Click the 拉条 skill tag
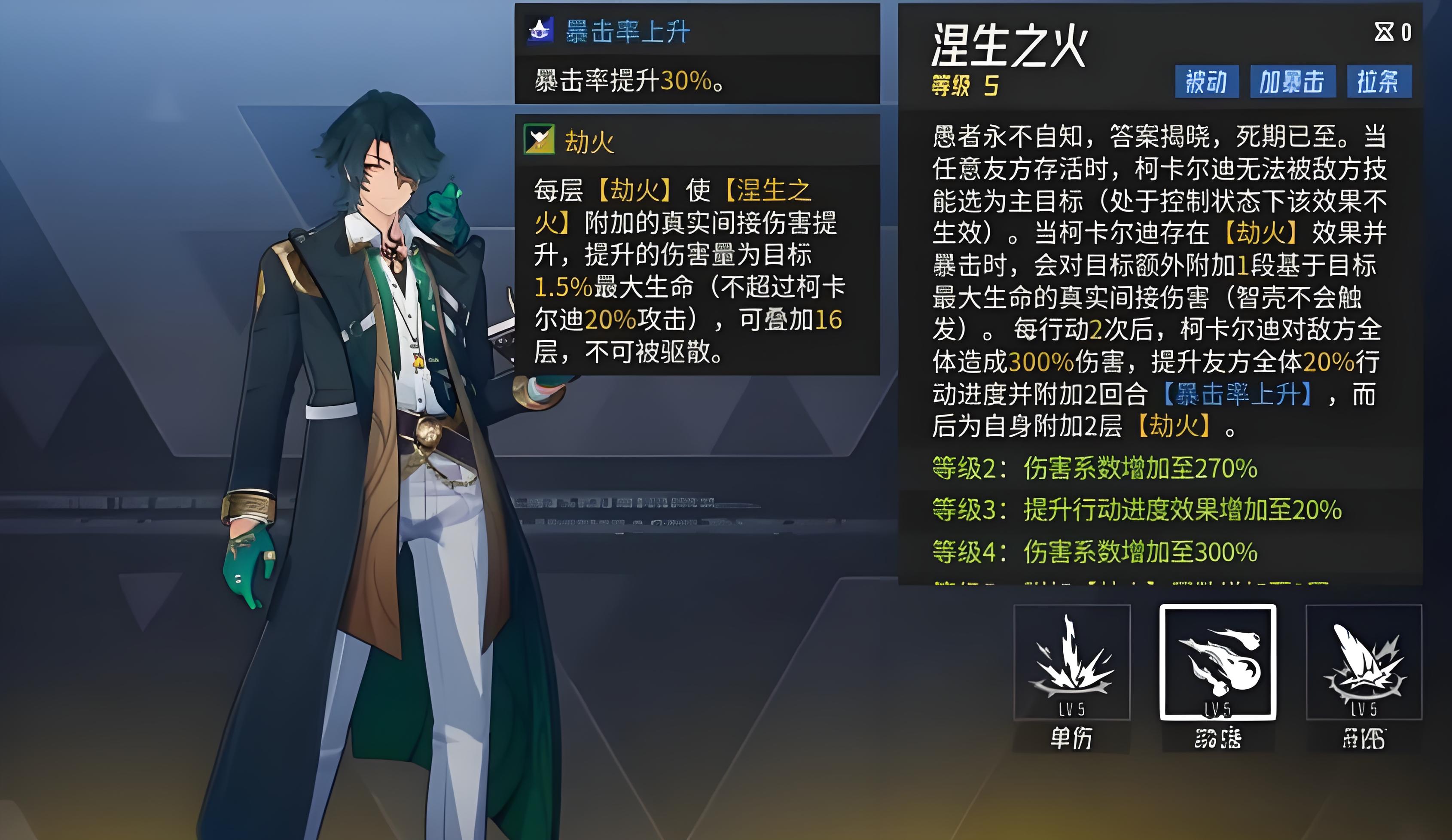Screen dimensions: 1452x840 tap(1379, 82)
